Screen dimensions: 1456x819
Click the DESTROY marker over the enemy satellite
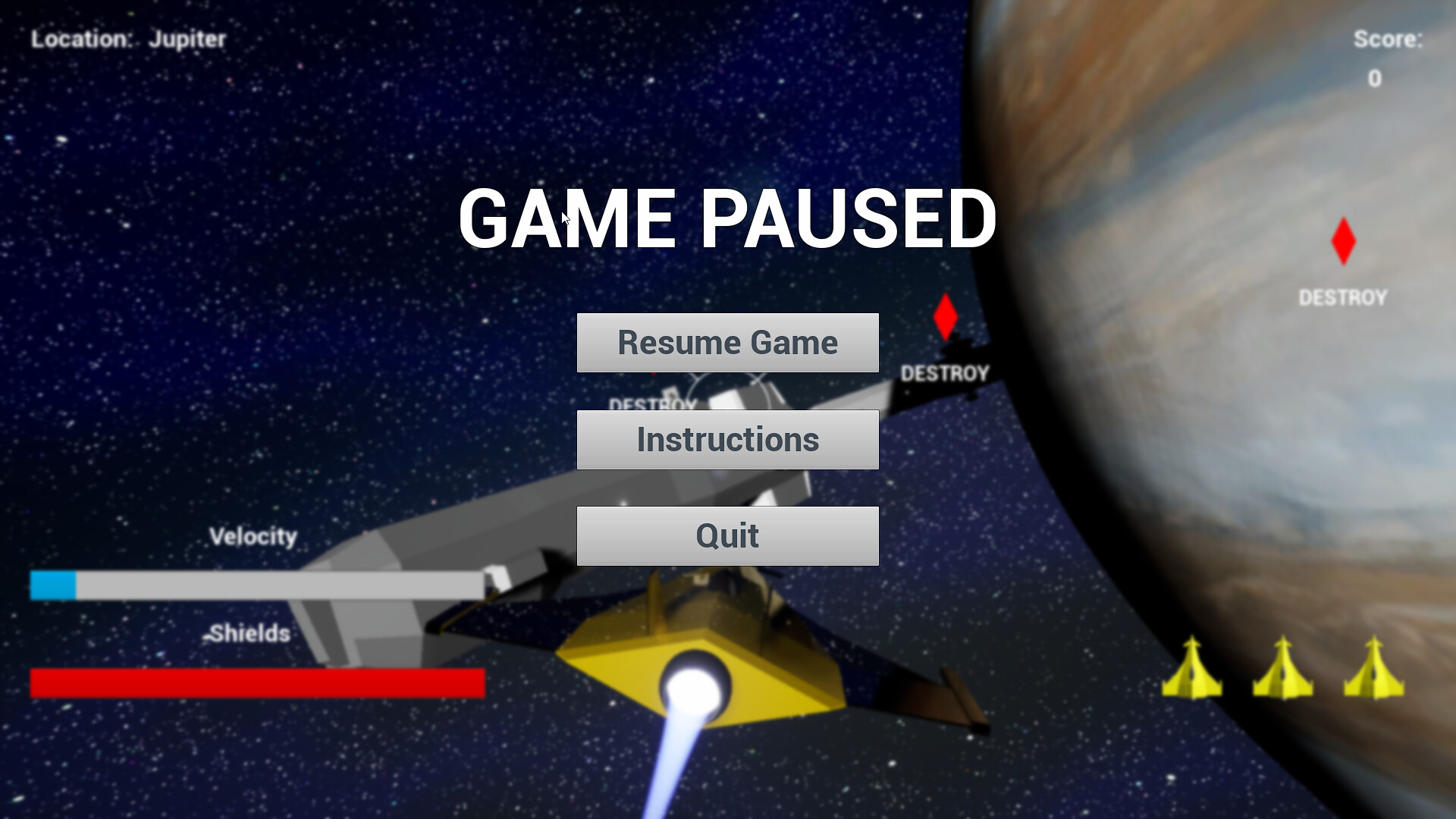click(x=945, y=372)
